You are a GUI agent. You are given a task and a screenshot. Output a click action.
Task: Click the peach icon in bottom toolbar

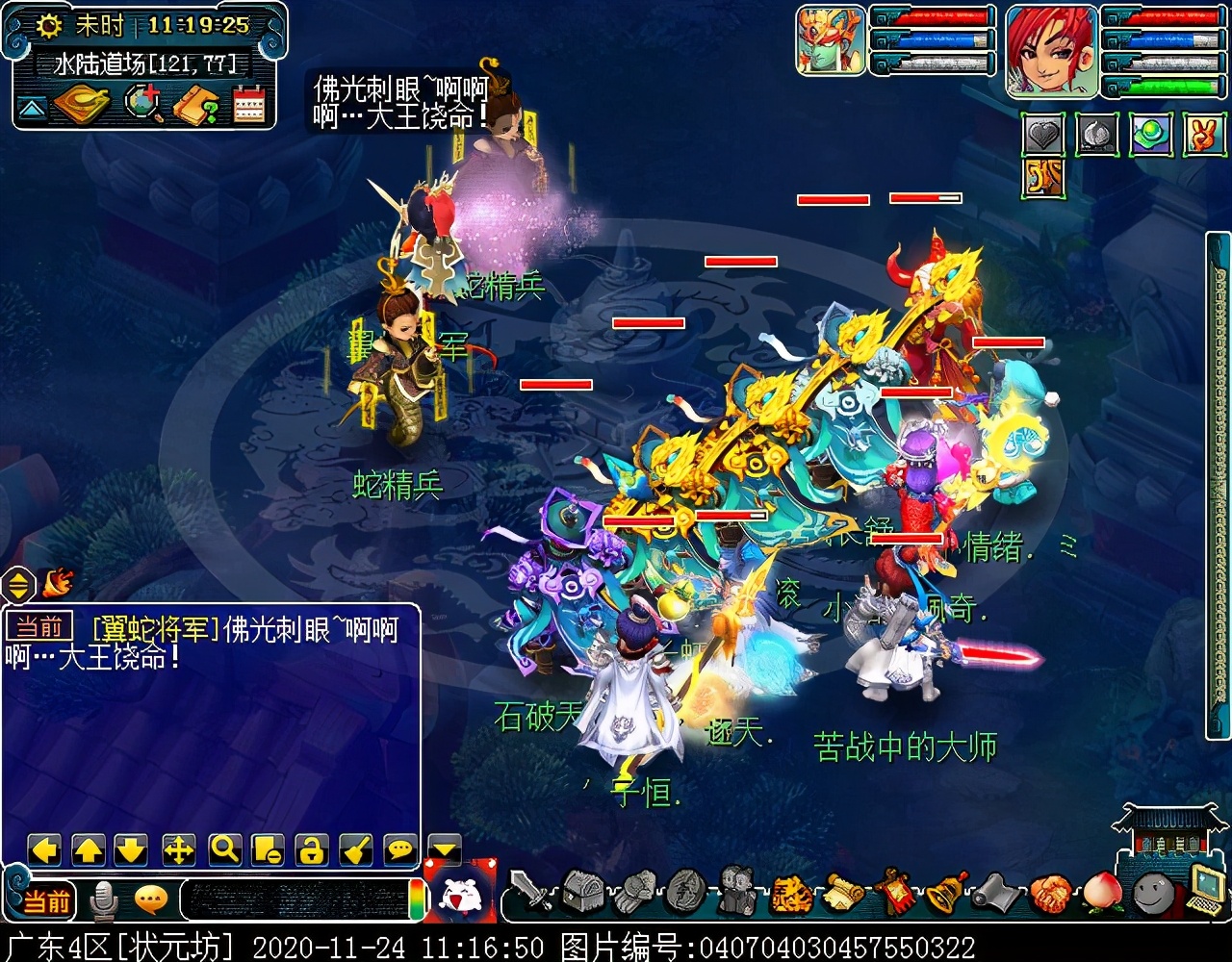pyautogui.click(x=1102, y=894)
